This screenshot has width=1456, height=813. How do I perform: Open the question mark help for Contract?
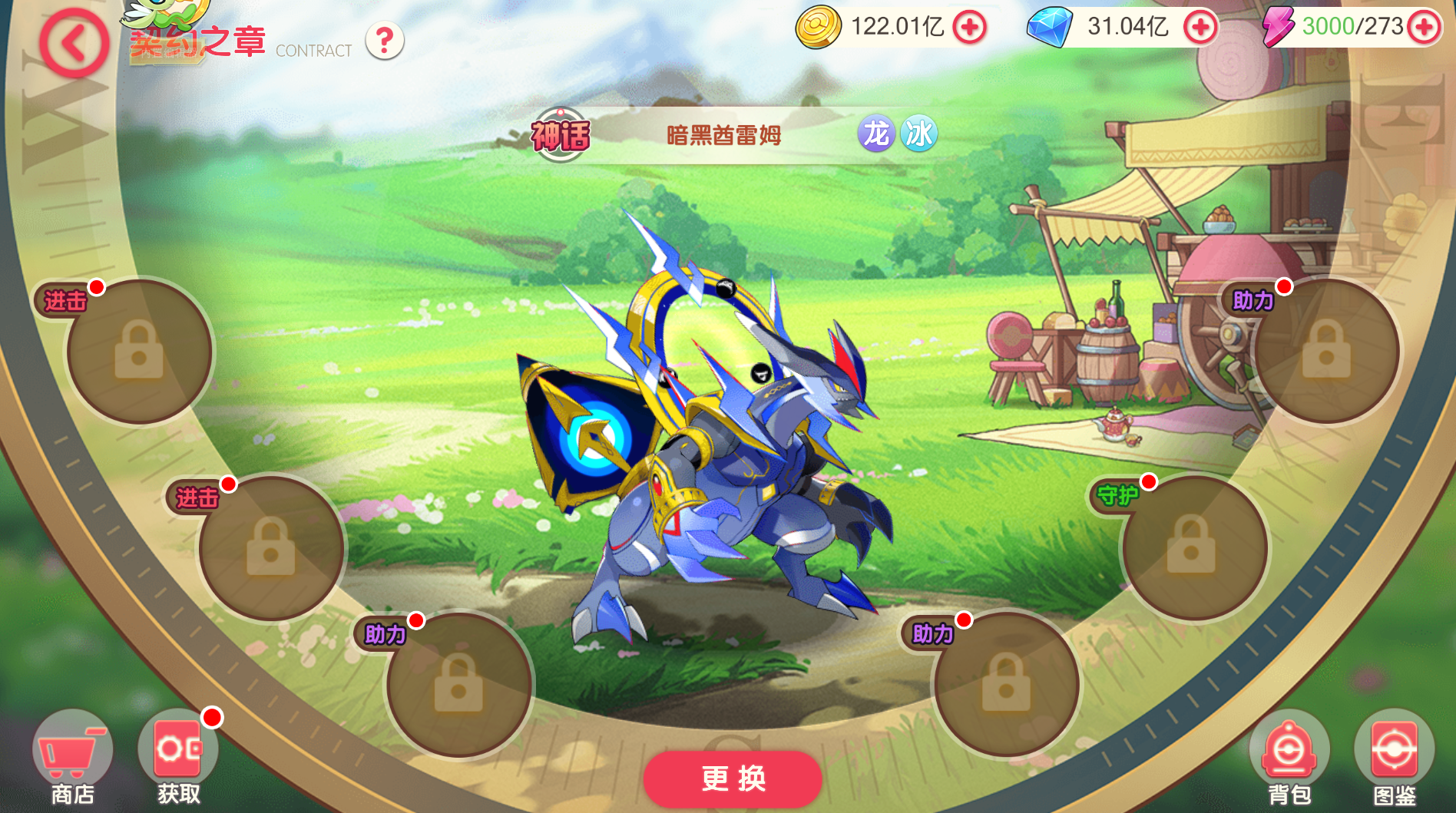pos(385,41)
